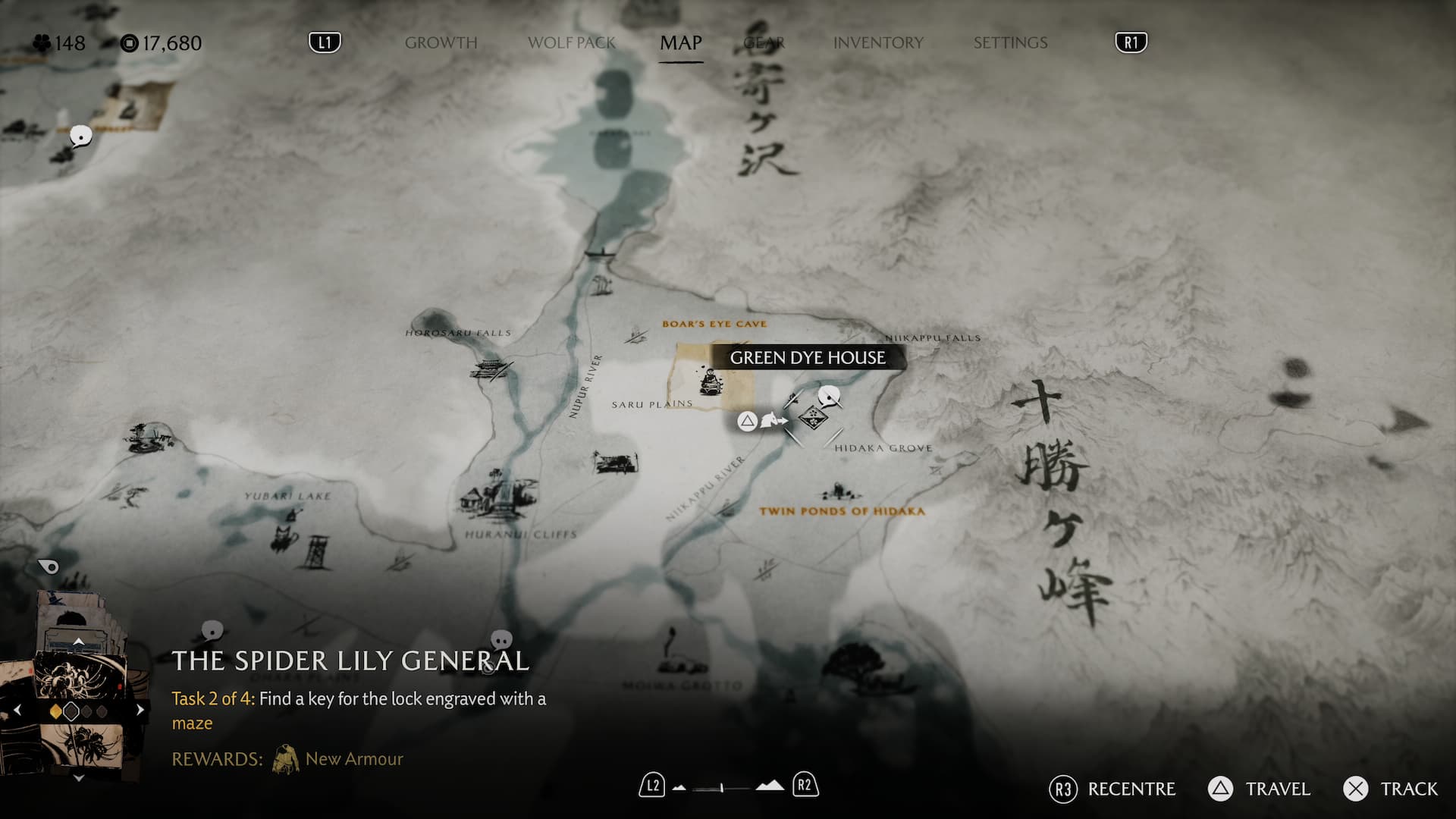Click the pagoda marker near Horosaru Falls
The image size is (1456, 819).
pos(489,371)
